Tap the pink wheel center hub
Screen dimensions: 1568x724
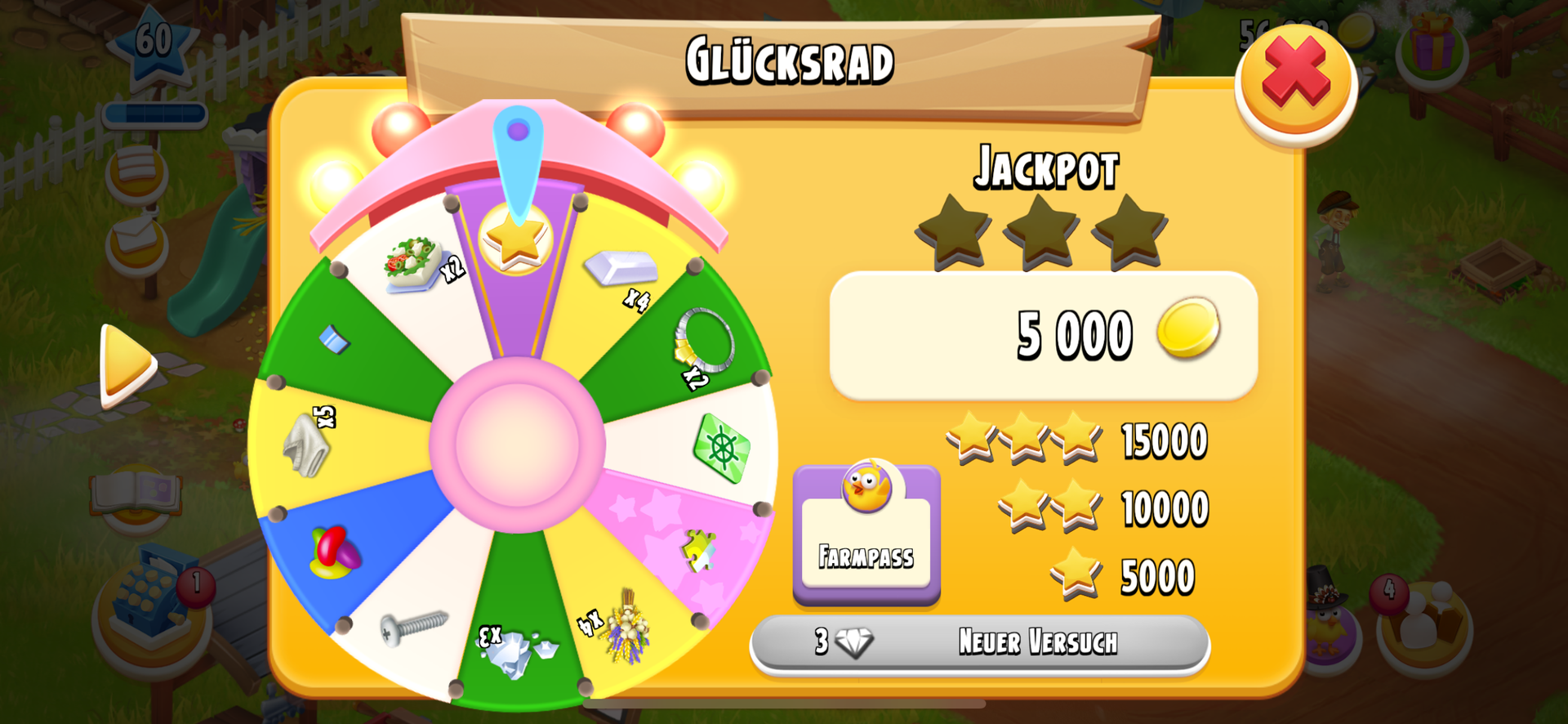coord(517,444)
